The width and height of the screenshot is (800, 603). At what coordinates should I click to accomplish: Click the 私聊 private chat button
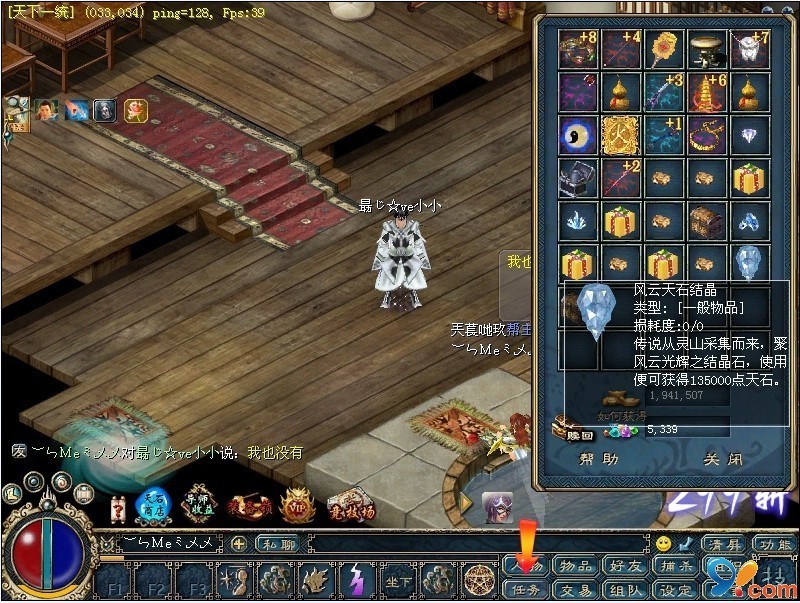tap(275, 545)
